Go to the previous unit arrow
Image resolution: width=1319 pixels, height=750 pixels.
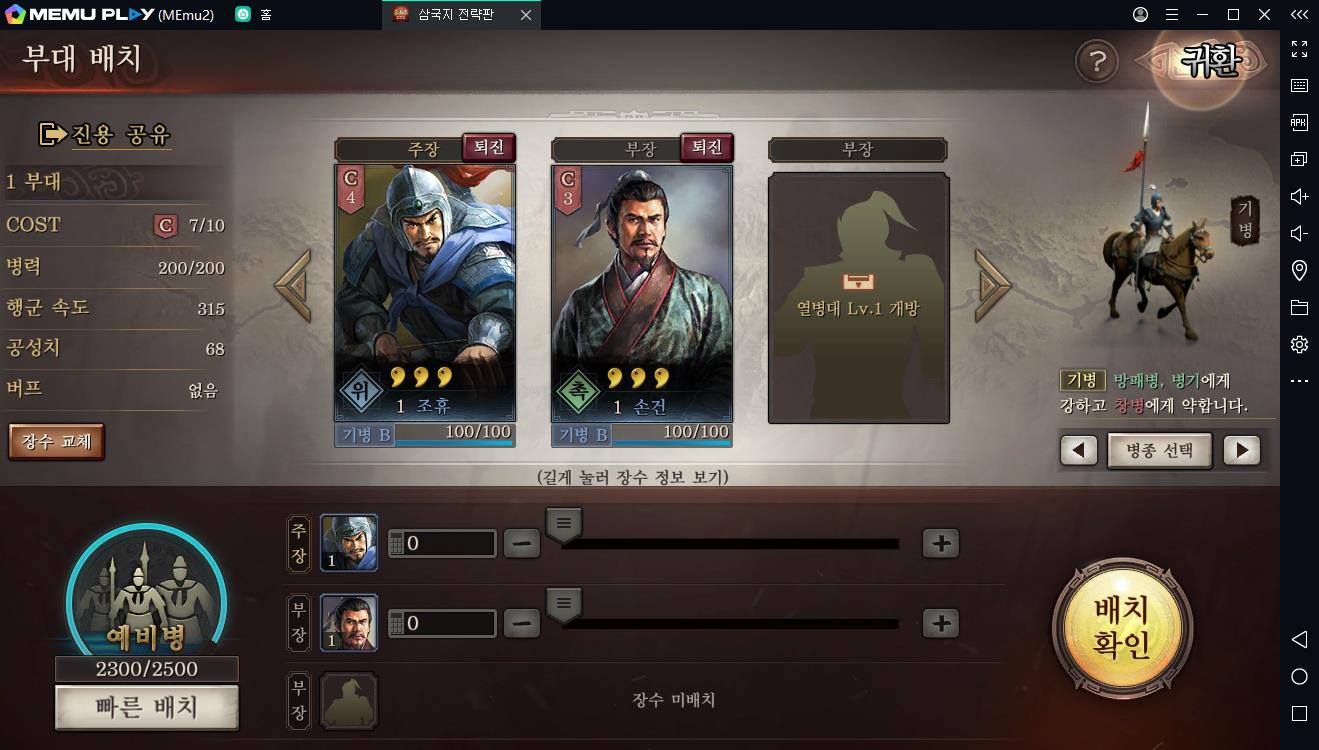[293, 285]
